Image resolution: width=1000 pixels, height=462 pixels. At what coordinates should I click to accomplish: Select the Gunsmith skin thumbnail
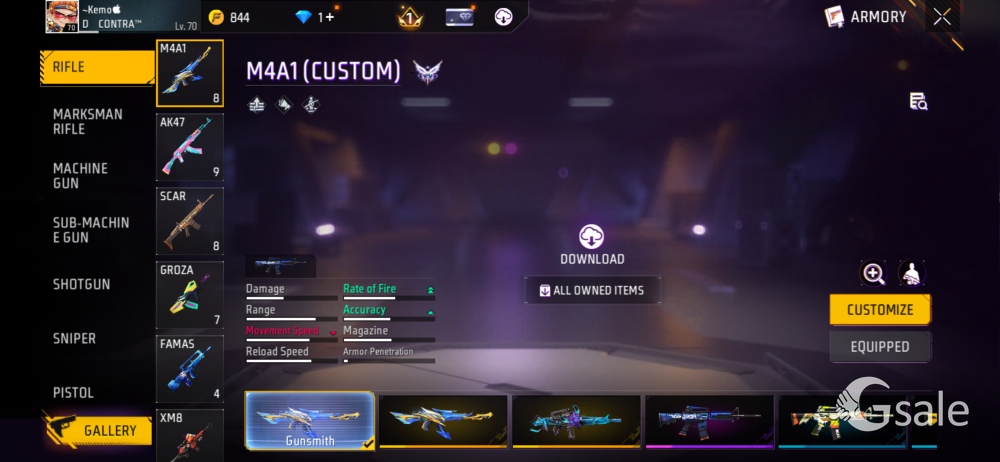click(x=310, y=420)
